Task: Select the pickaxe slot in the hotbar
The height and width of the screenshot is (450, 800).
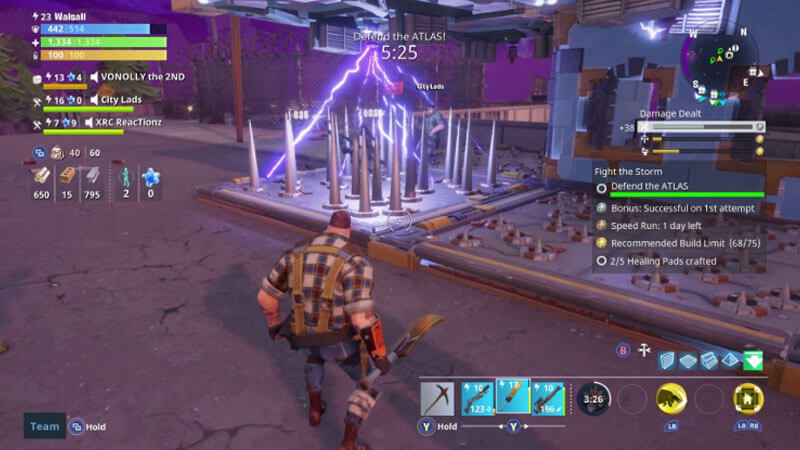Action: [x=439, y=397]
